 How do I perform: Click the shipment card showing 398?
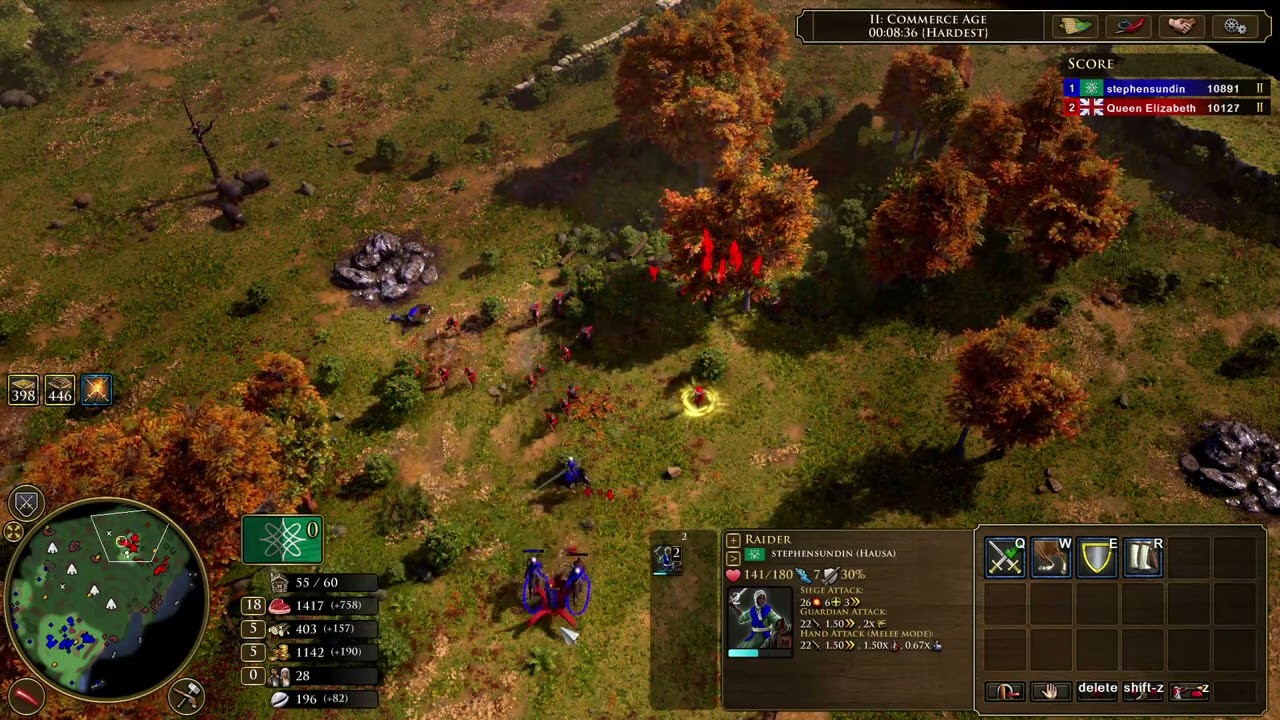23,389
